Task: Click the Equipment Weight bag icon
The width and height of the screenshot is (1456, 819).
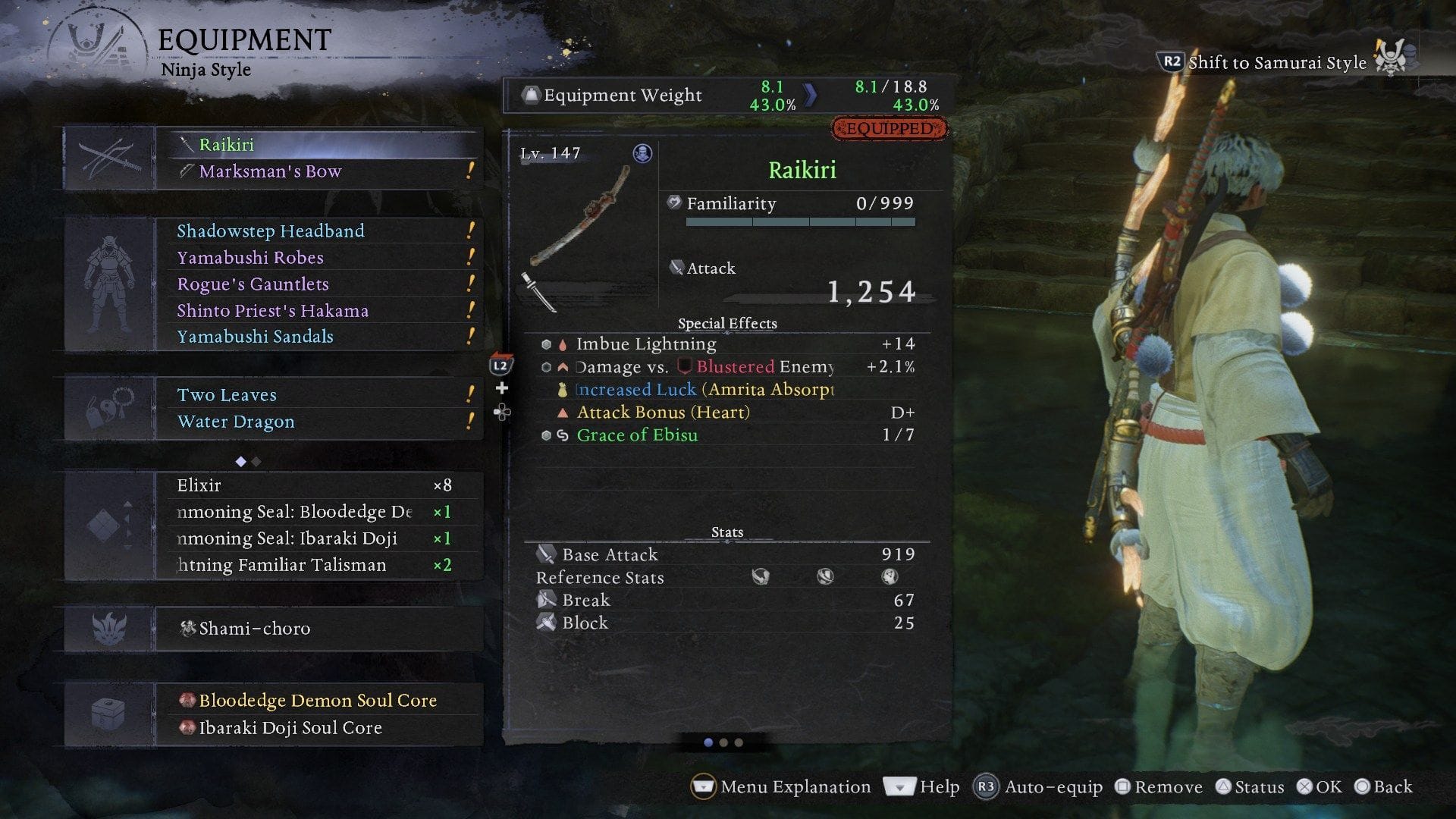Action: [531, 95]
